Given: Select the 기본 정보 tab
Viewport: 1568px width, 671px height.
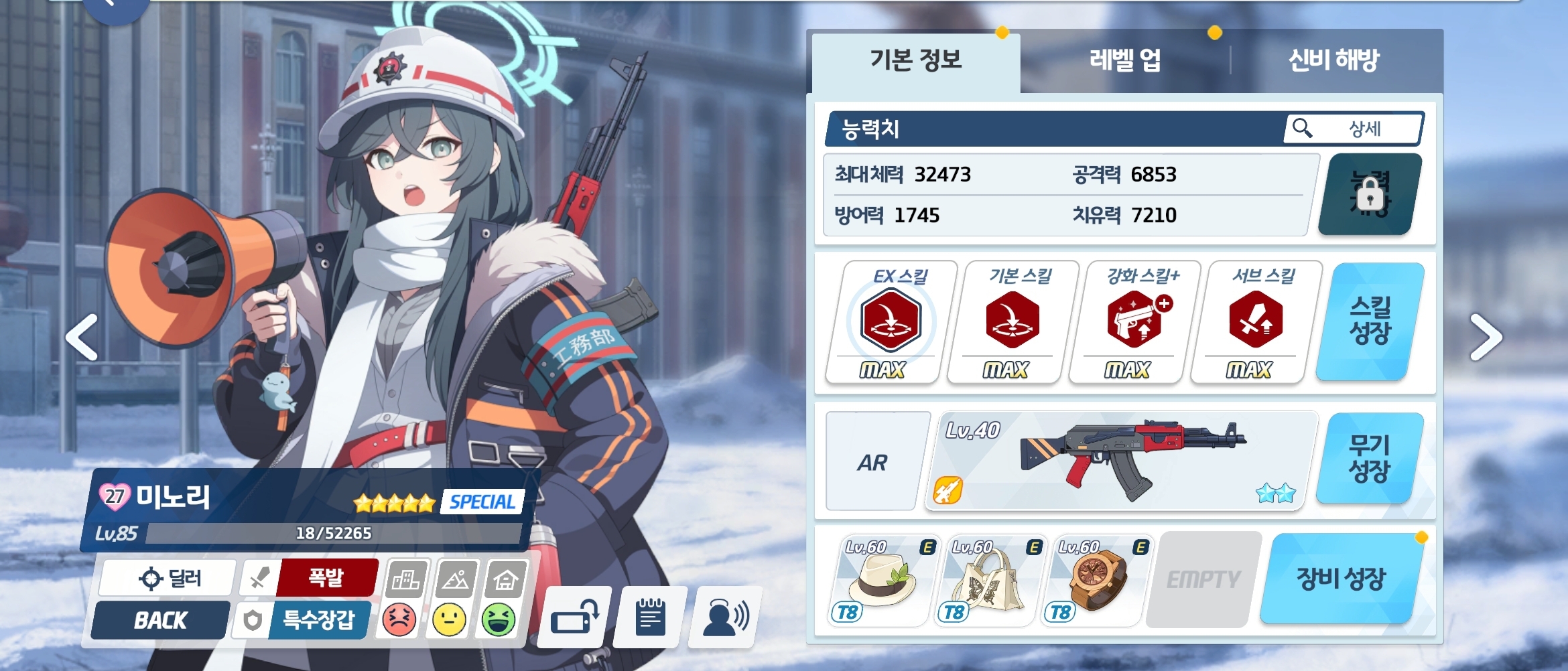Looking at the screenshot, I should pos(915,60).
